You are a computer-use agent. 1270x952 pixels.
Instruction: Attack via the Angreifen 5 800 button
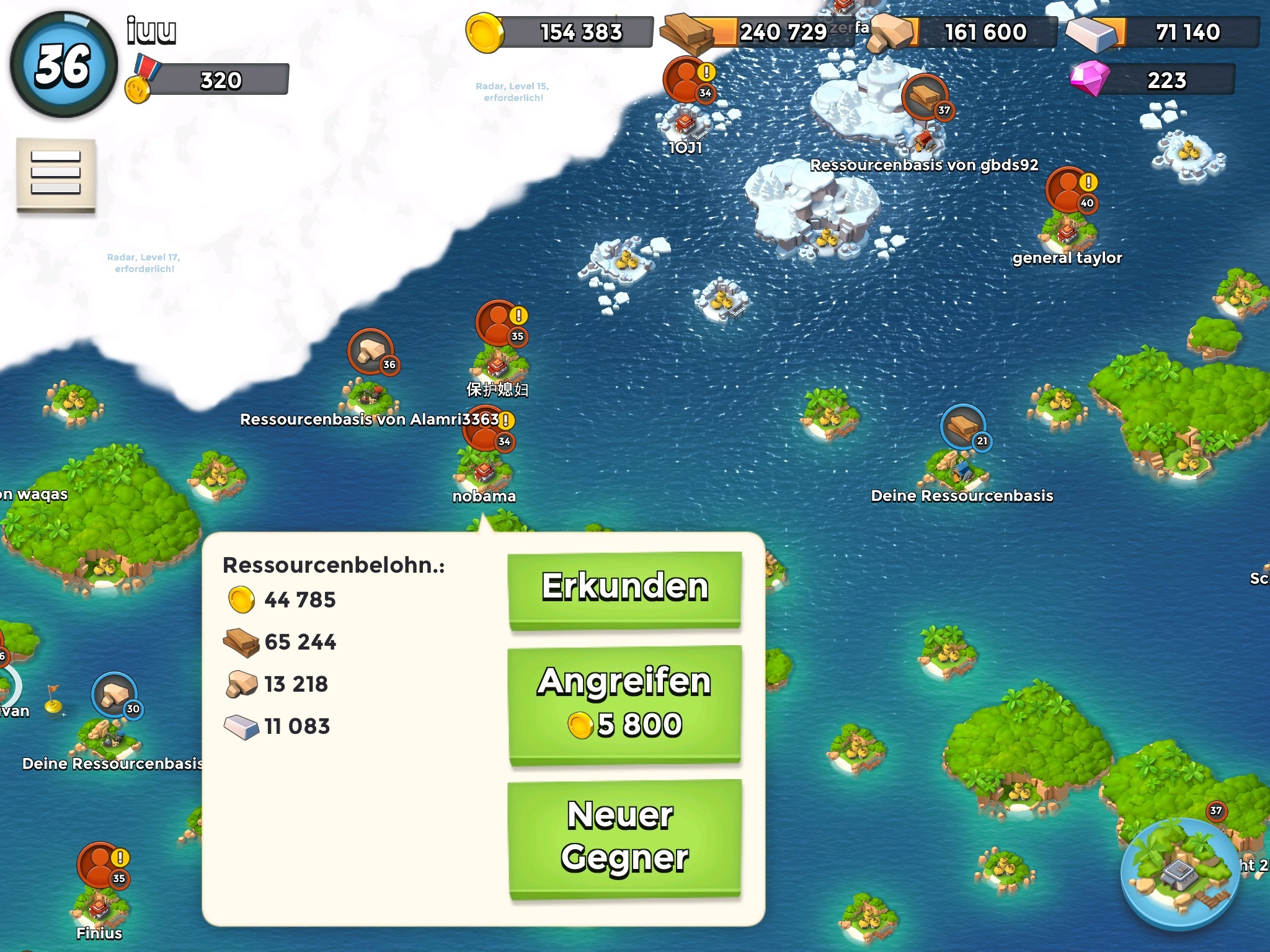pyautogui.click(x=624, y=704)
